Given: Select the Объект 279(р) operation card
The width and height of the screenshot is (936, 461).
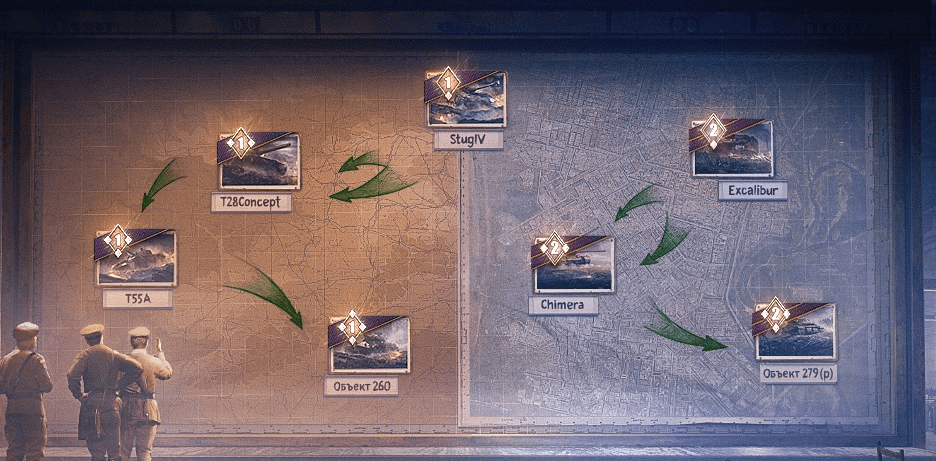Looking at the screenshot, I should pos(795,332).
